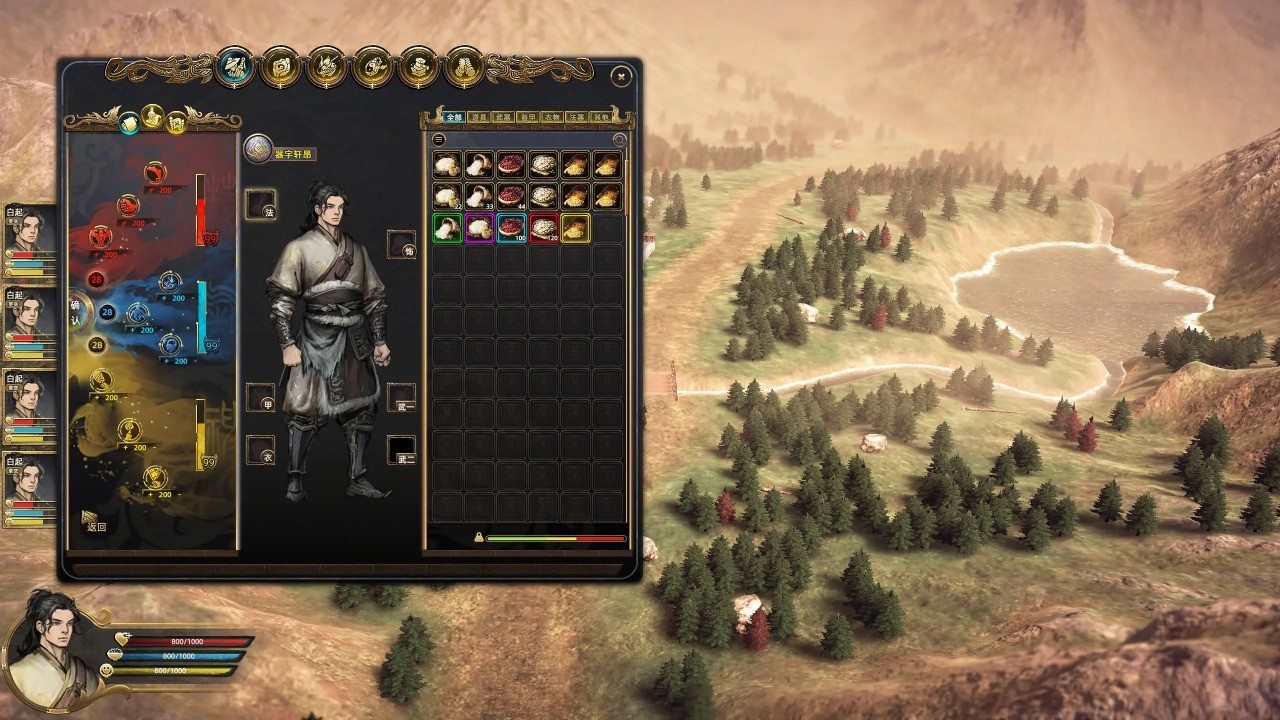Click the inventory search magnifier icon
Screen dimensions: 1280x720
[619, 140]
